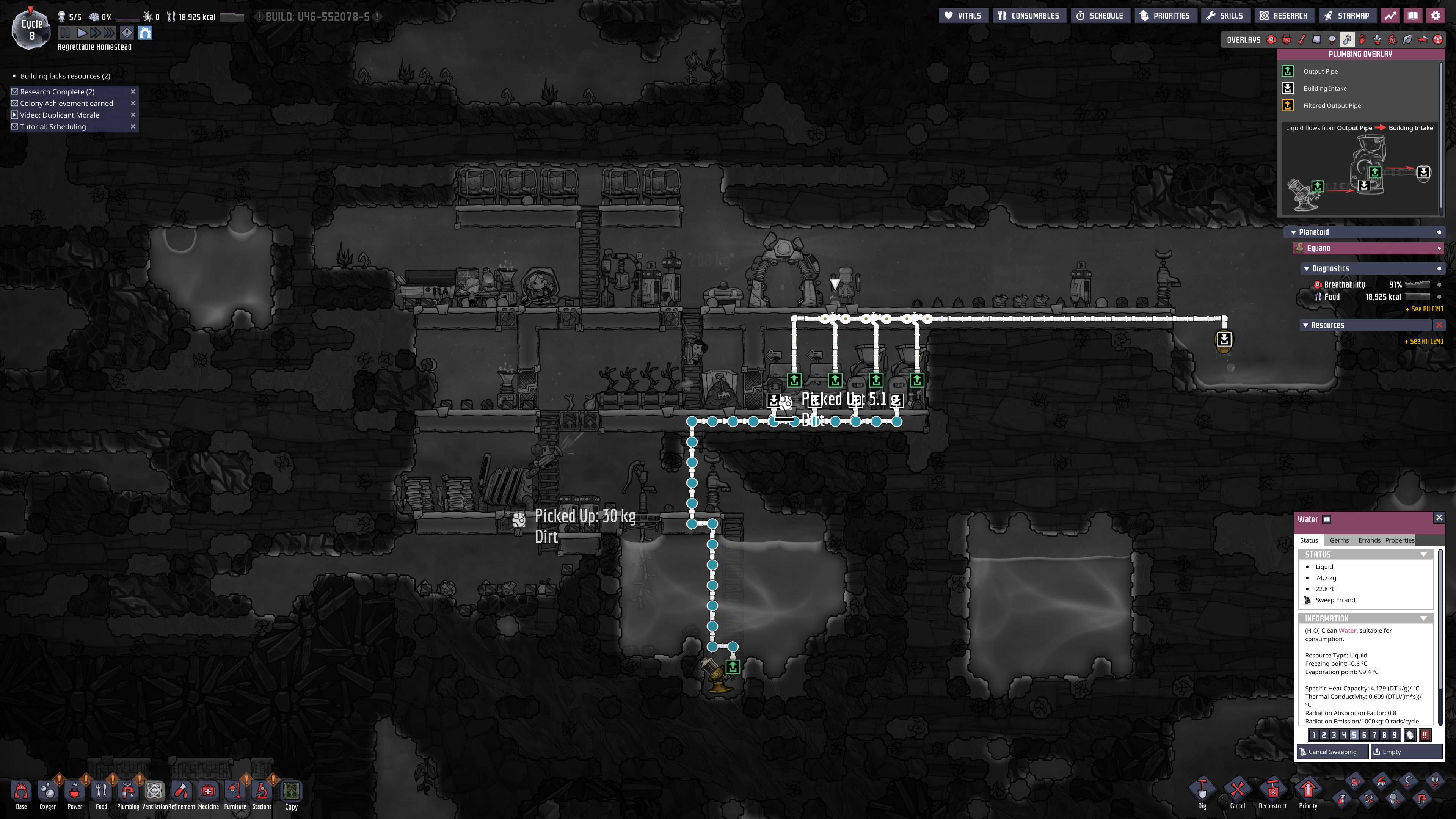This screenshot has height=819, width=1456.
Task: Open the Starmap
Action: (1346, 16)
